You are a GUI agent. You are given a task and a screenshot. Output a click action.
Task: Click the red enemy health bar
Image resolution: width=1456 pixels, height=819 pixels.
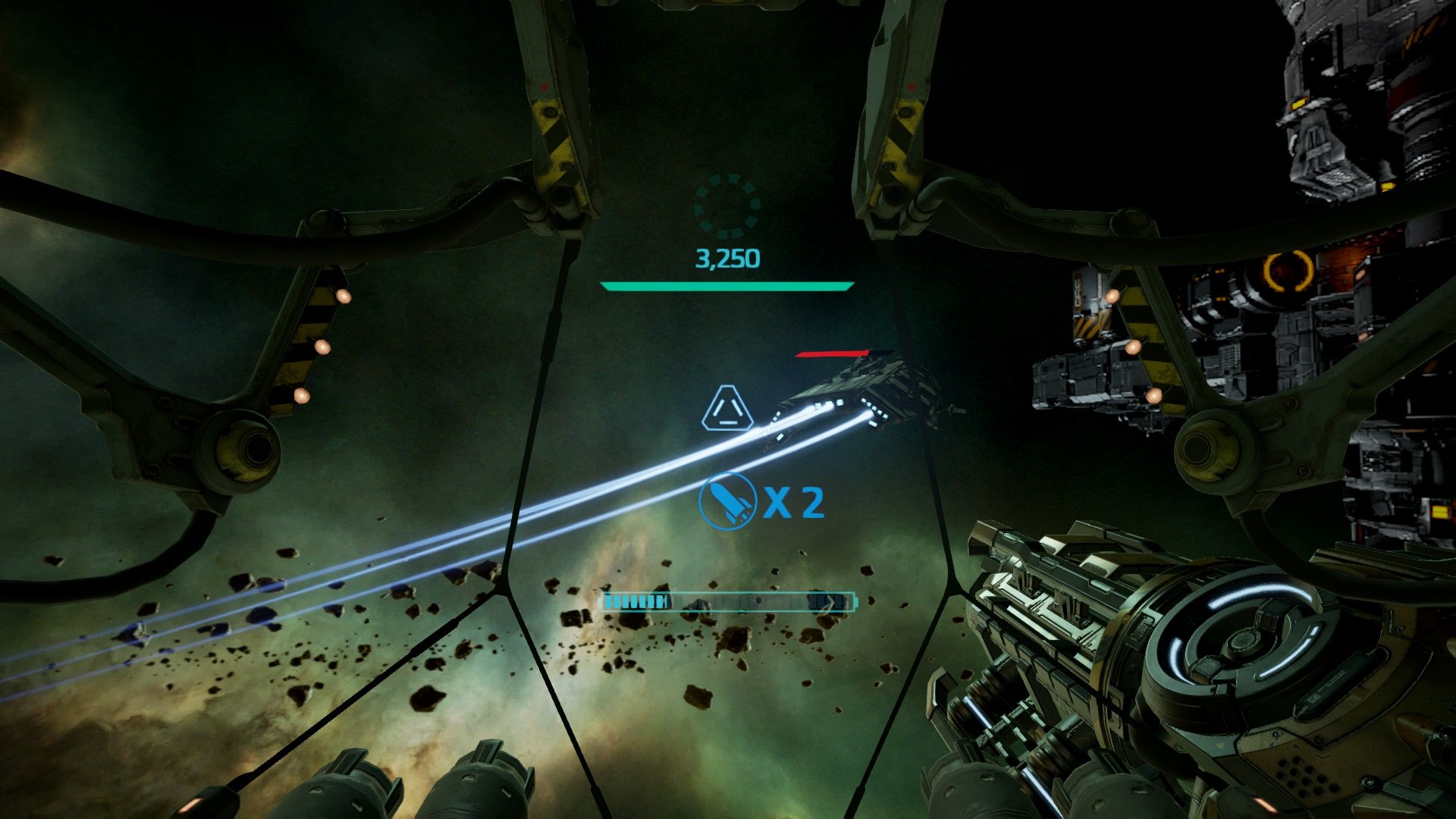point(830,355)
